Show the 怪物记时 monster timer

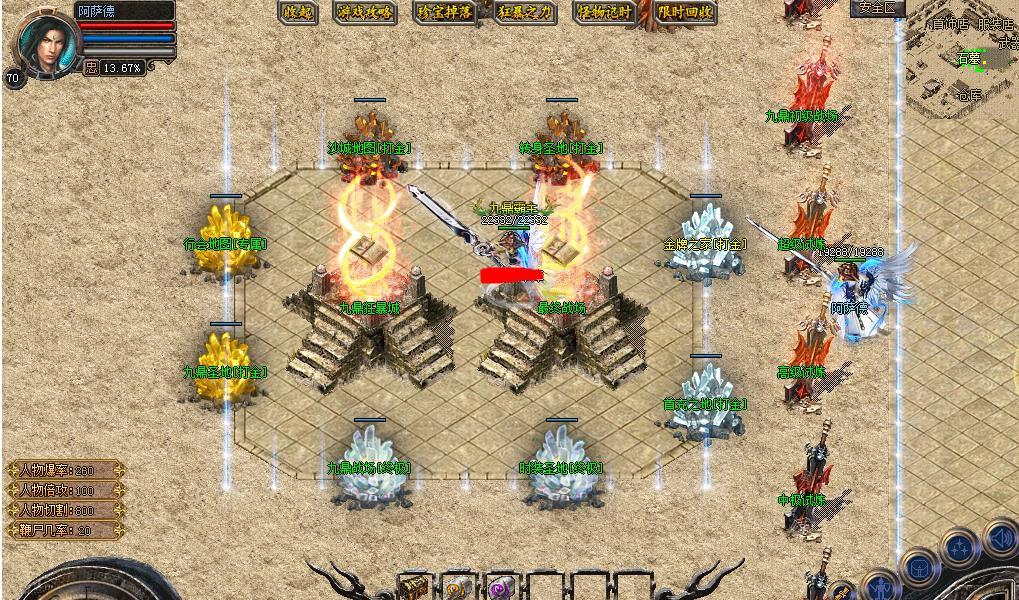pyautogui.click(x=604, y=13)
